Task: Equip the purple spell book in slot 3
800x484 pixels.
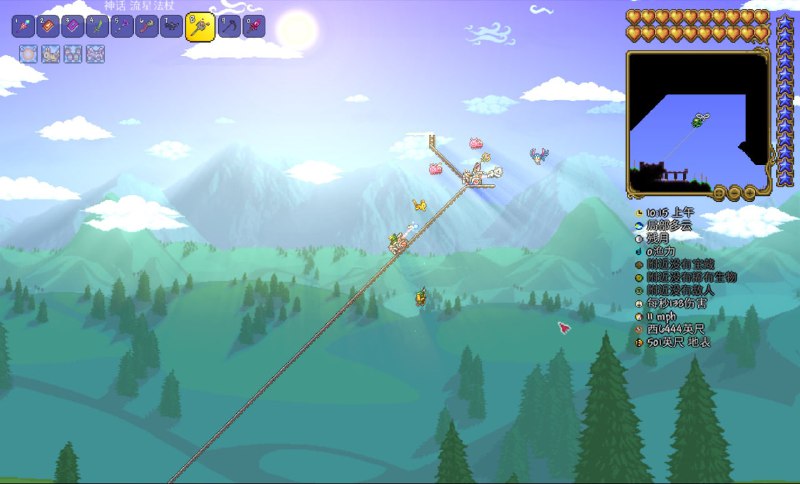Action: pos(73,26)
